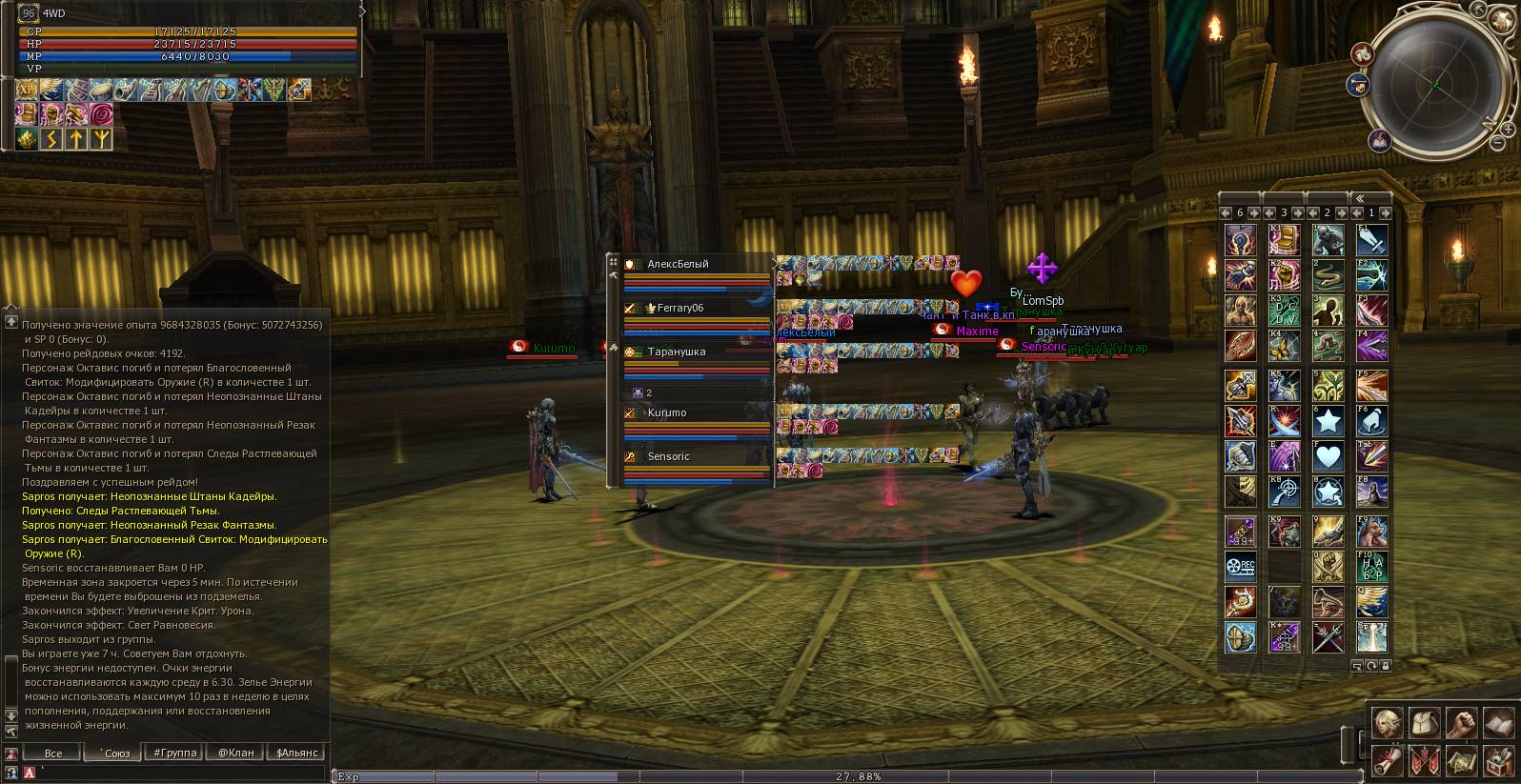Switch chat to the $Альянс tab

[296, 753]
